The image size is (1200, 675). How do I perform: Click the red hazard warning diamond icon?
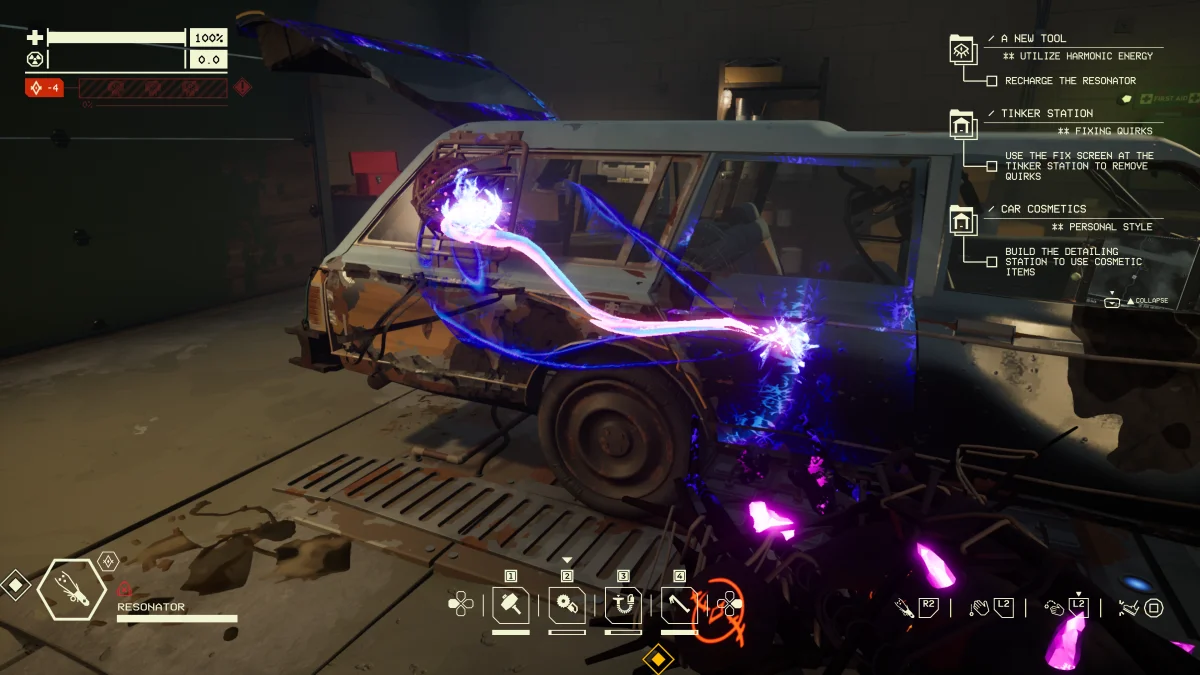point(242,88)
